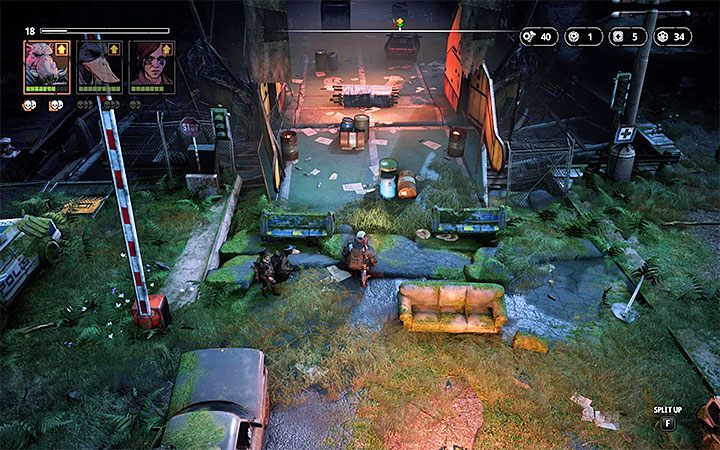This screenshot has width=720, height=450.
Task: Open Bormin's level-up arrow icon
Action: coord(64,47)
